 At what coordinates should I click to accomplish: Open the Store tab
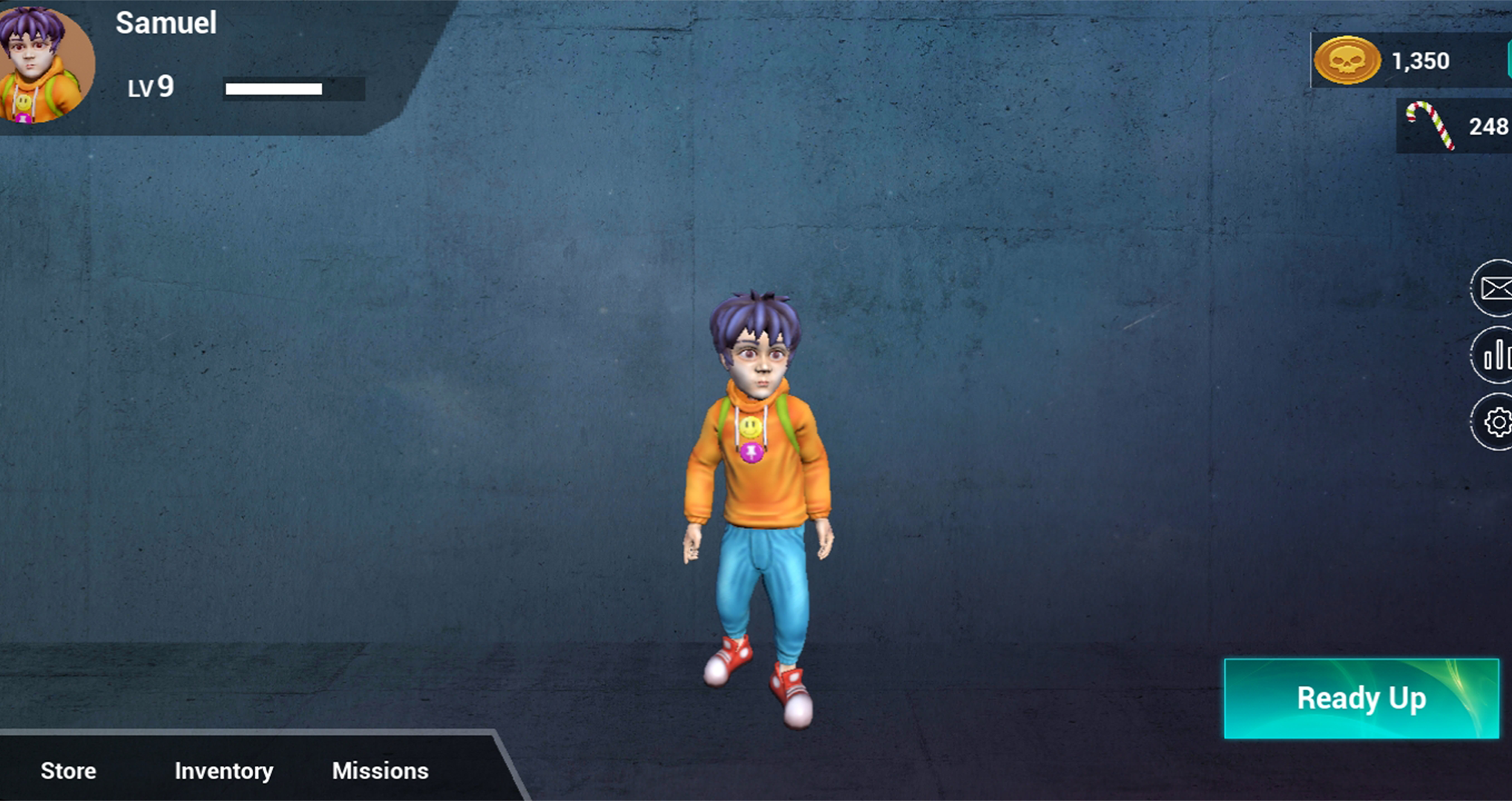click(68, 771)
